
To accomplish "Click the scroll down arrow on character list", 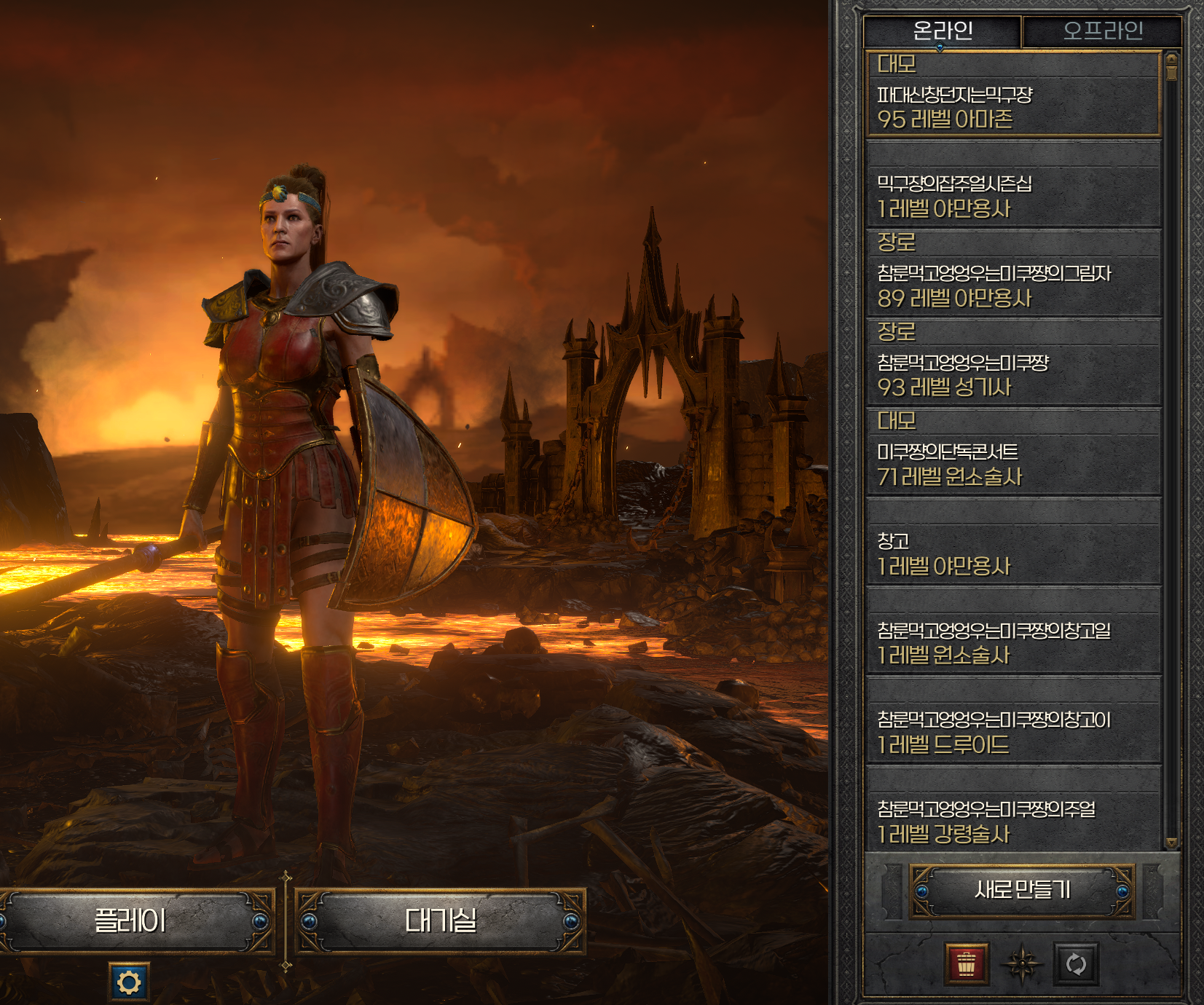I will pyautogui.click(x=1171, y=843).
